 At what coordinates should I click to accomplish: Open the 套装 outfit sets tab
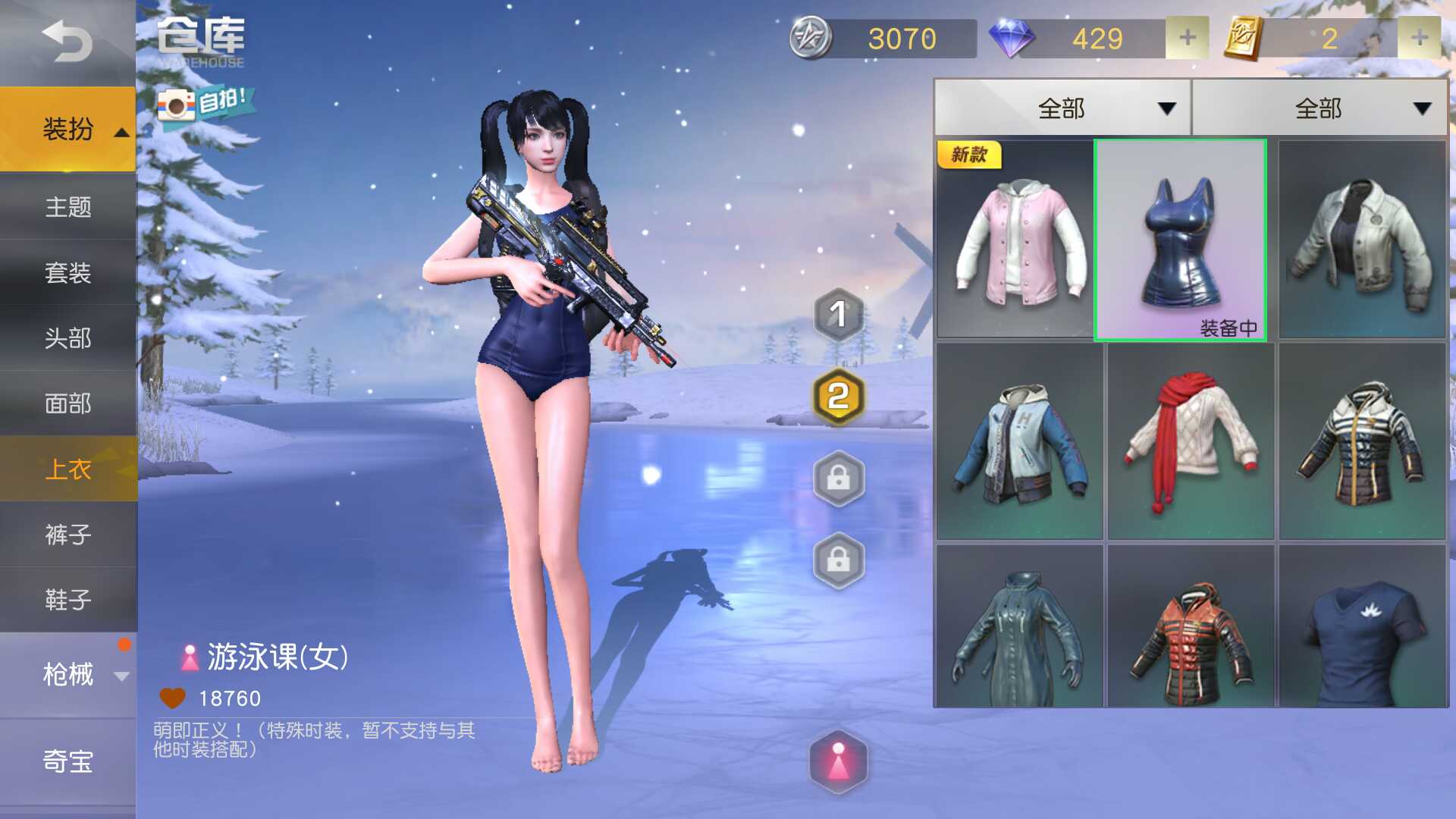point(67,273)
